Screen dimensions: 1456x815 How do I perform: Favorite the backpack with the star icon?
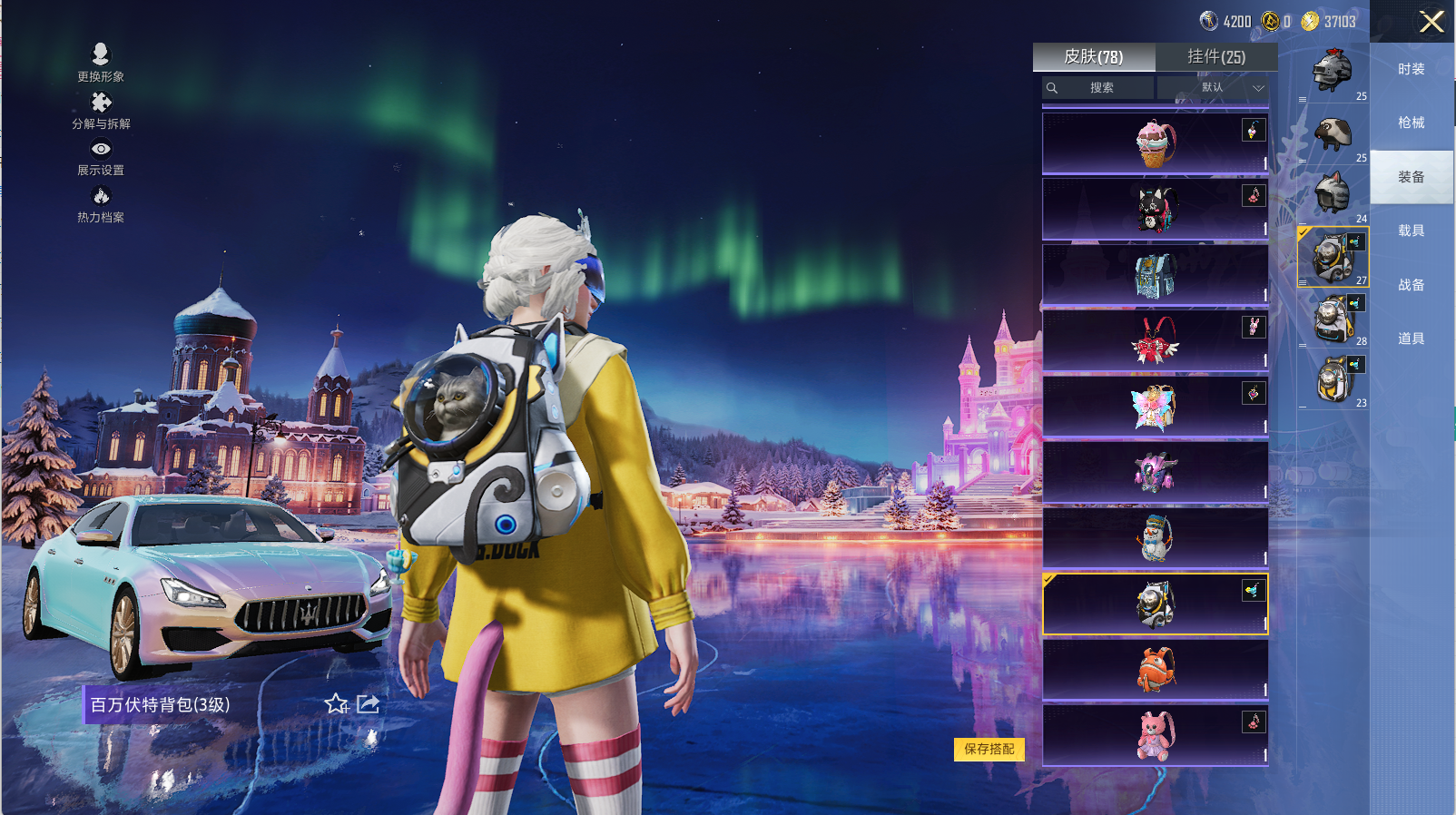pyautogui.click(x=336, y=703)
